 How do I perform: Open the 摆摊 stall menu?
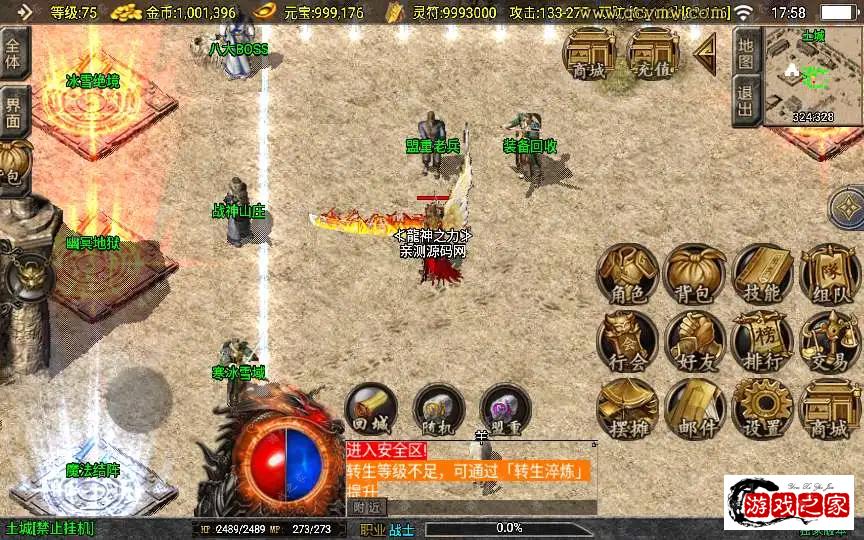pos(628,408)
